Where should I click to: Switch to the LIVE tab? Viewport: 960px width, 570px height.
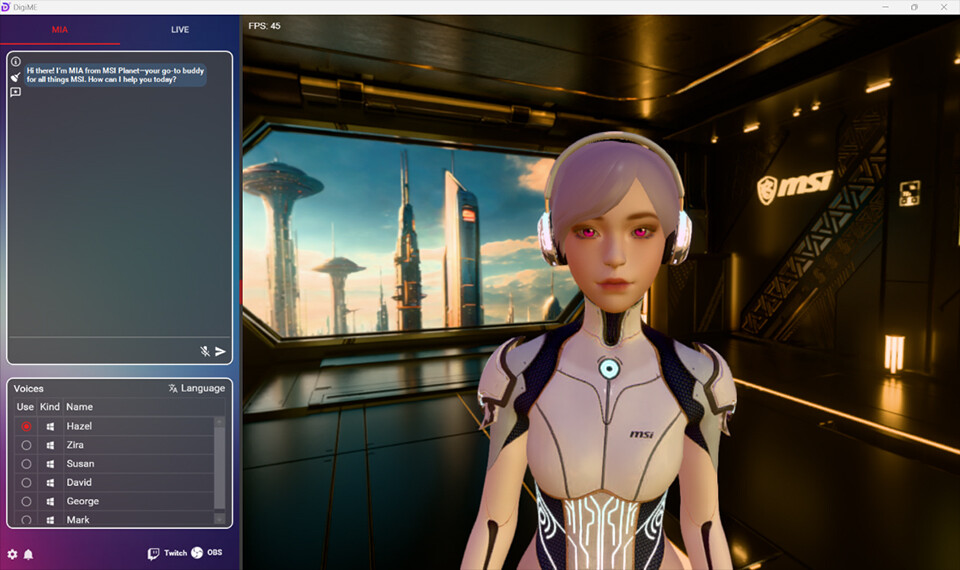(180, 30)
